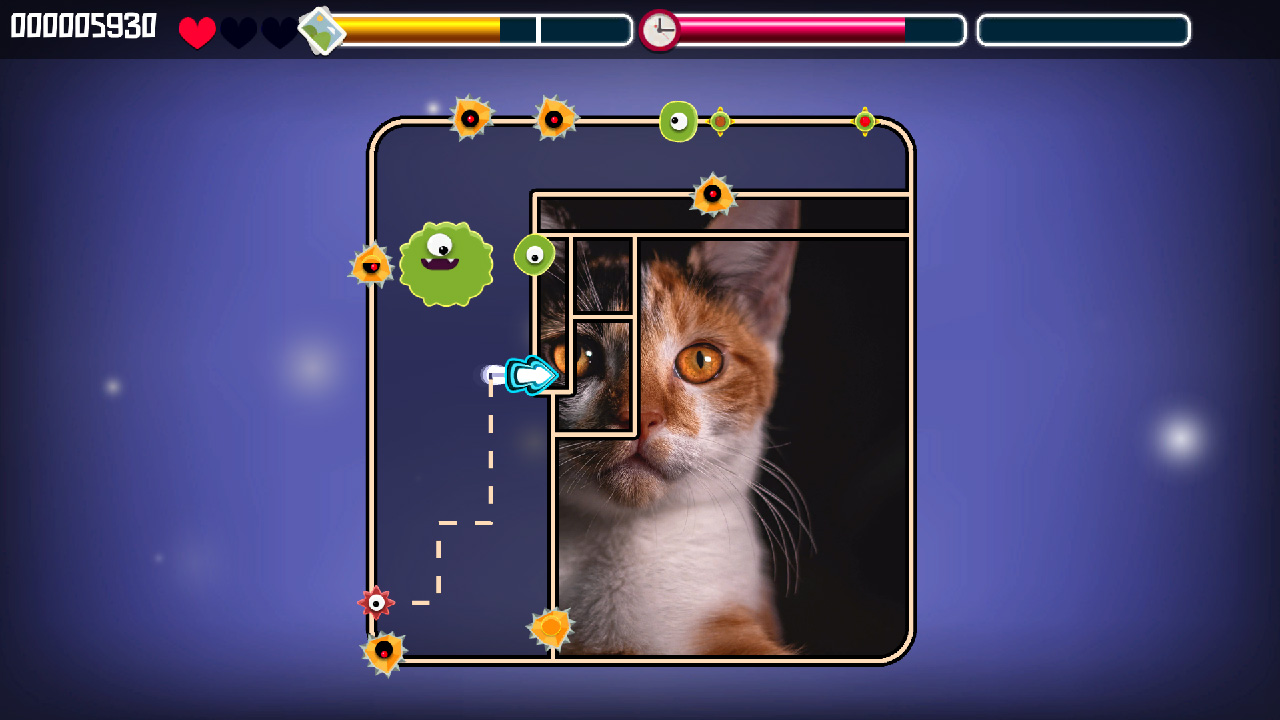
Task: Click the small green eyeball blob near the photo corner
Action: coord(535,255)
